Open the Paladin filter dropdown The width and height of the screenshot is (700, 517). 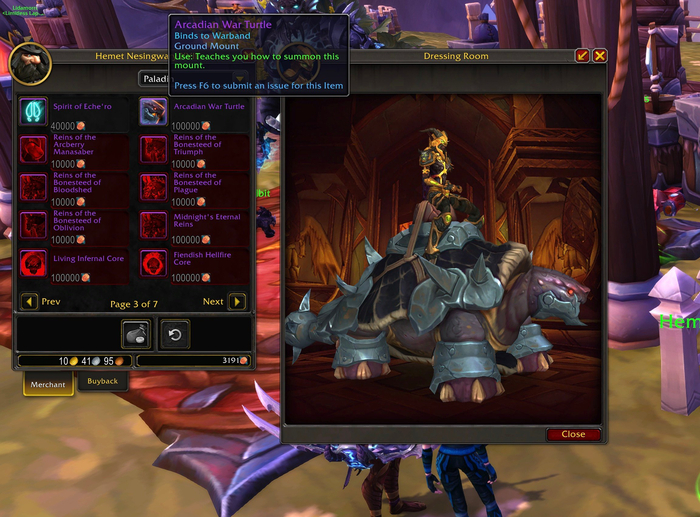click(190, 78)
